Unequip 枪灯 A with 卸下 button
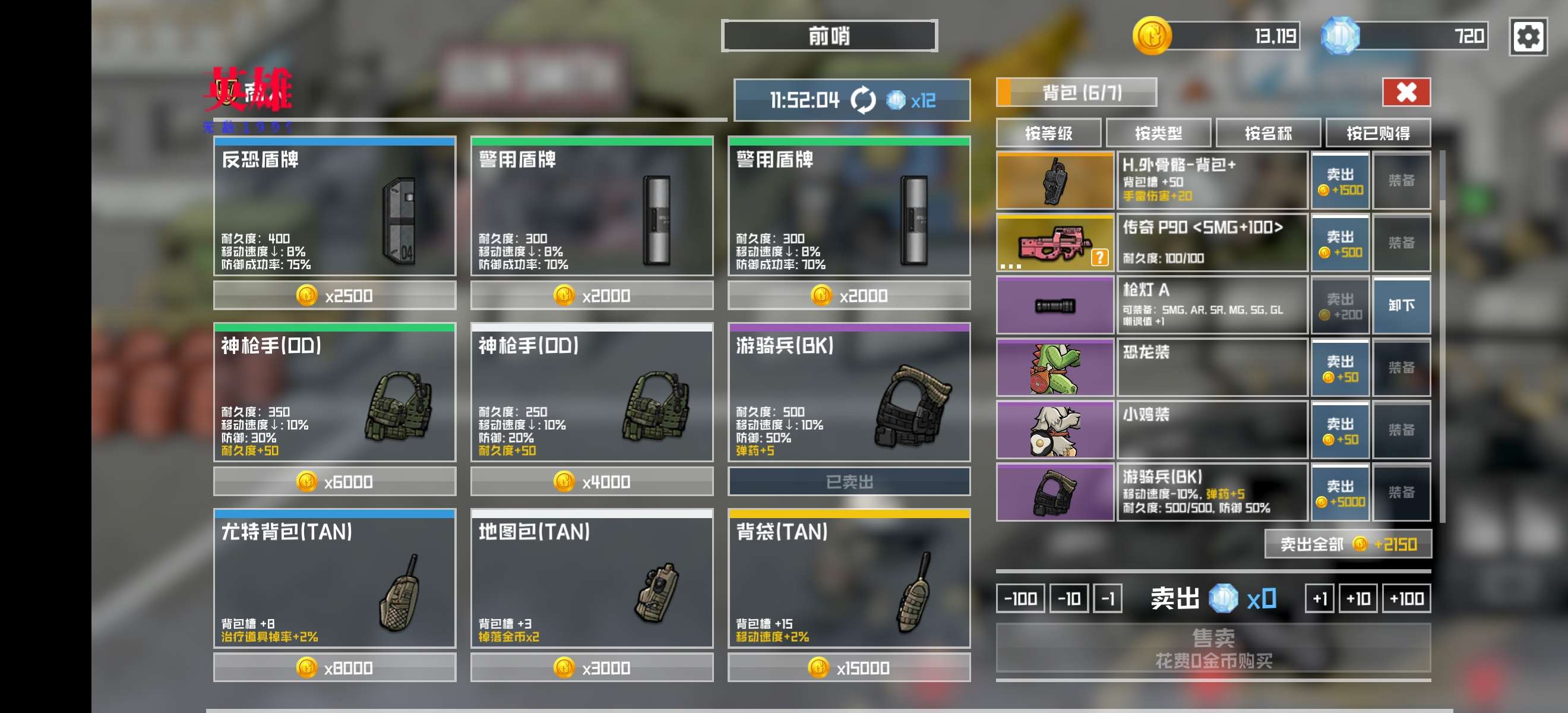The width and height of the screenshot is (1568, 713). [x=1401, y=305]
